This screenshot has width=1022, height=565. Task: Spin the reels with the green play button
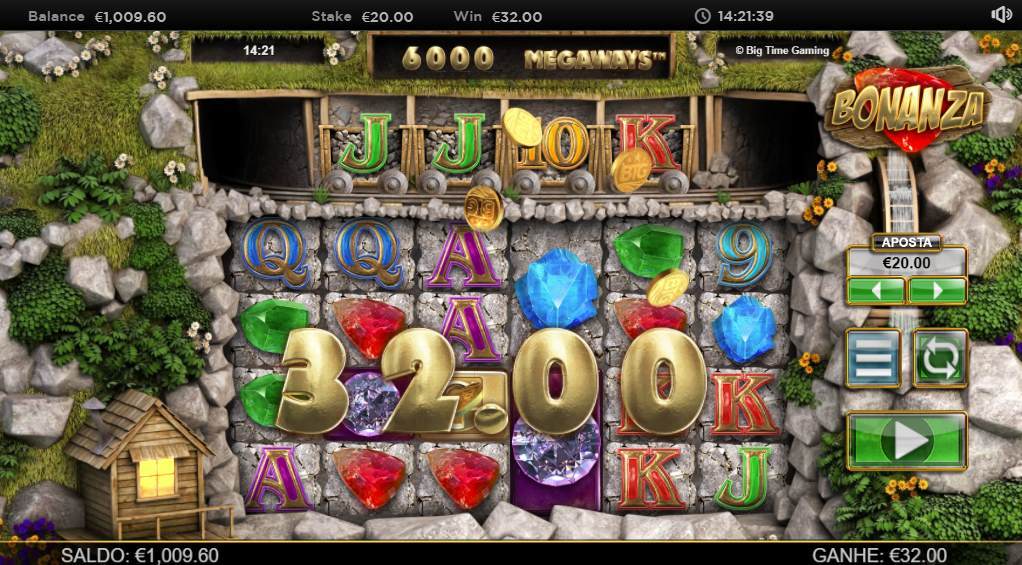click(907, 440)
